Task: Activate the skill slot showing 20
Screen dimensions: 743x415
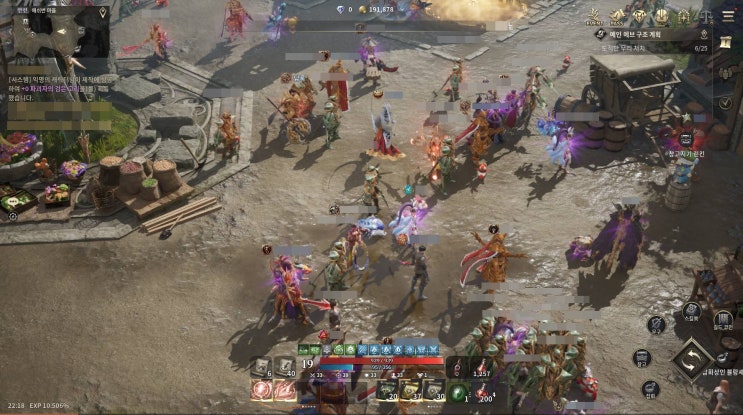Action: (384, 390)
